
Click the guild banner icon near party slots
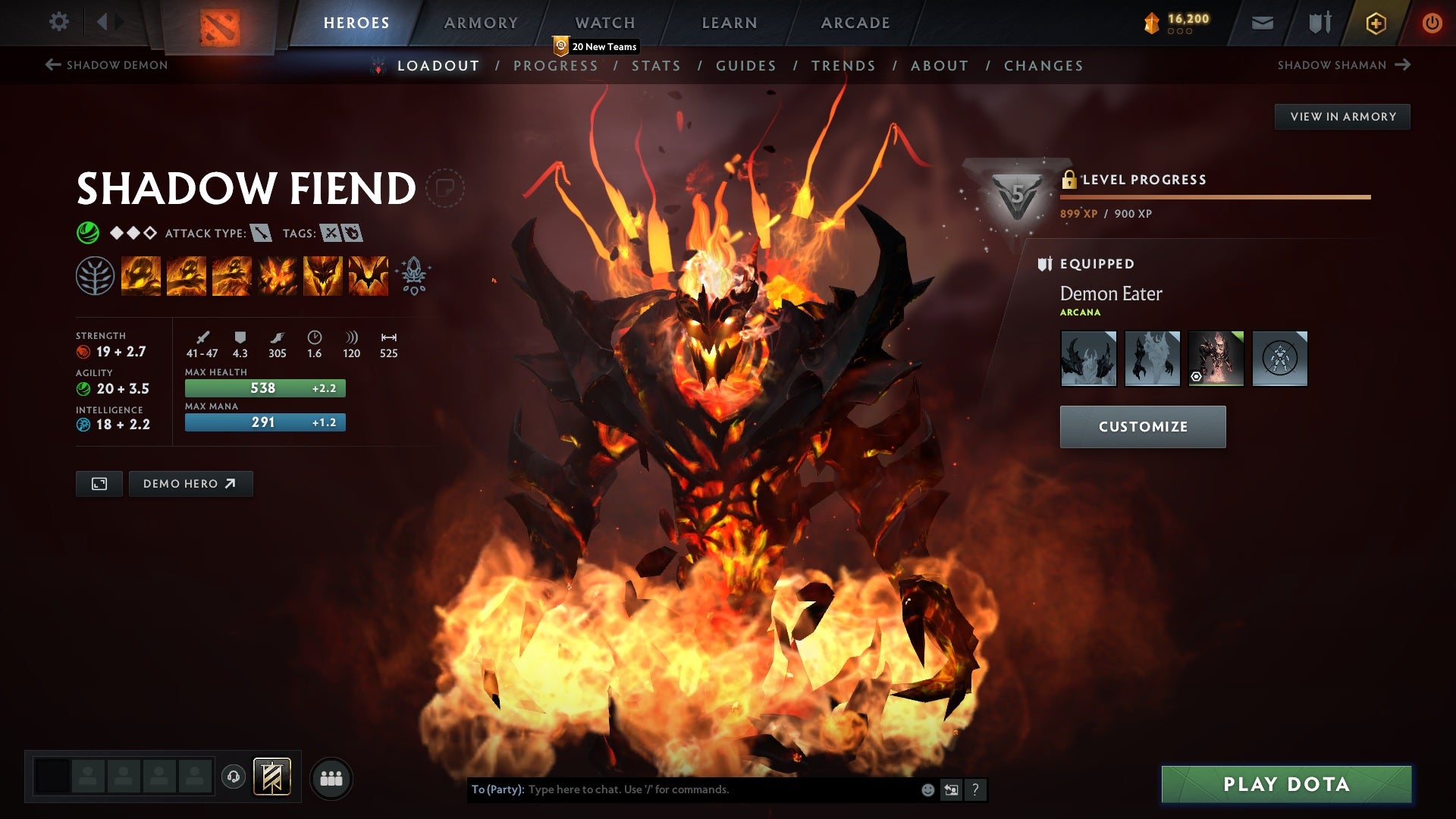[272, 777]
